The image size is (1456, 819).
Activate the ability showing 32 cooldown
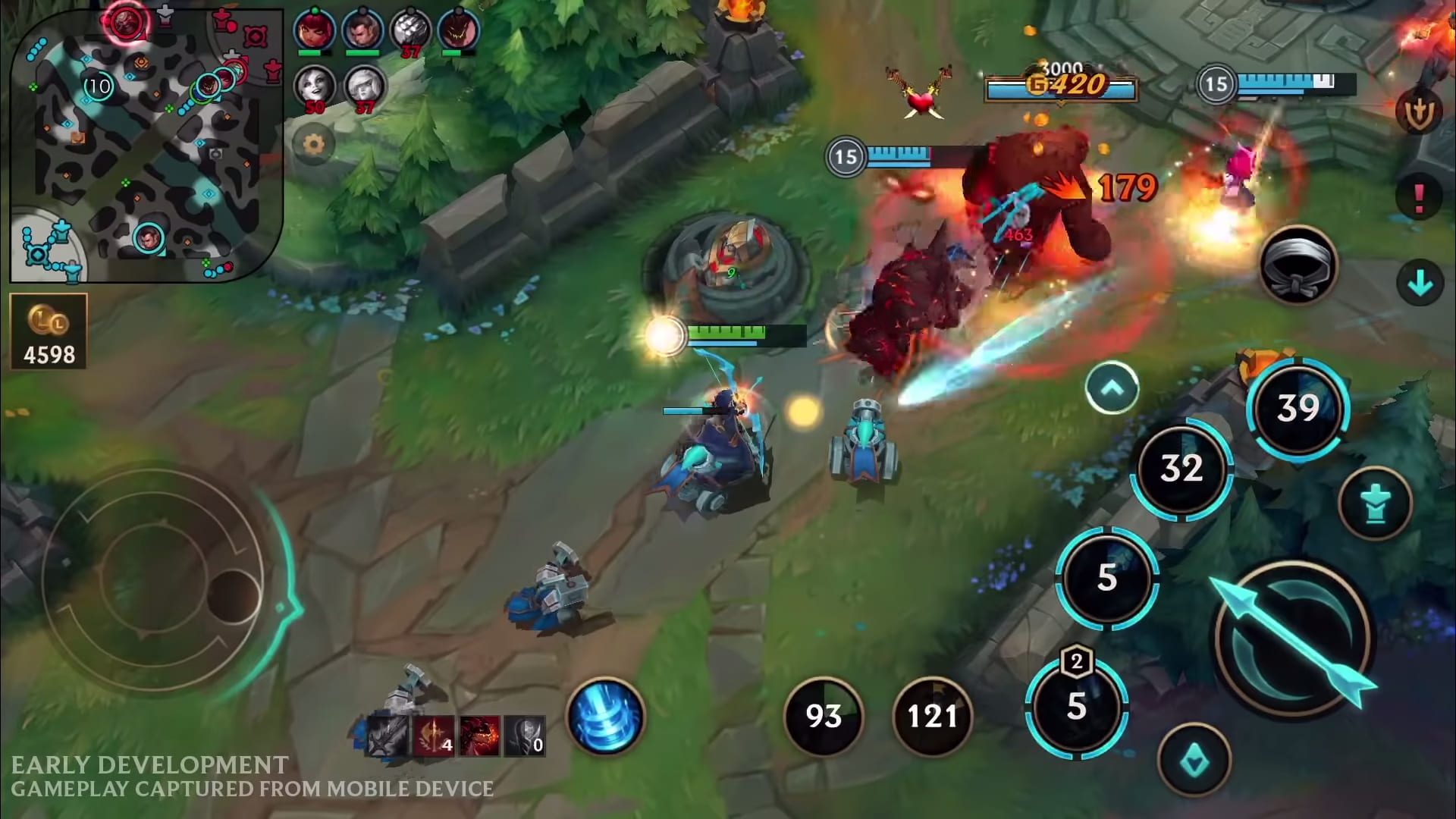[x=1181, y=469]
